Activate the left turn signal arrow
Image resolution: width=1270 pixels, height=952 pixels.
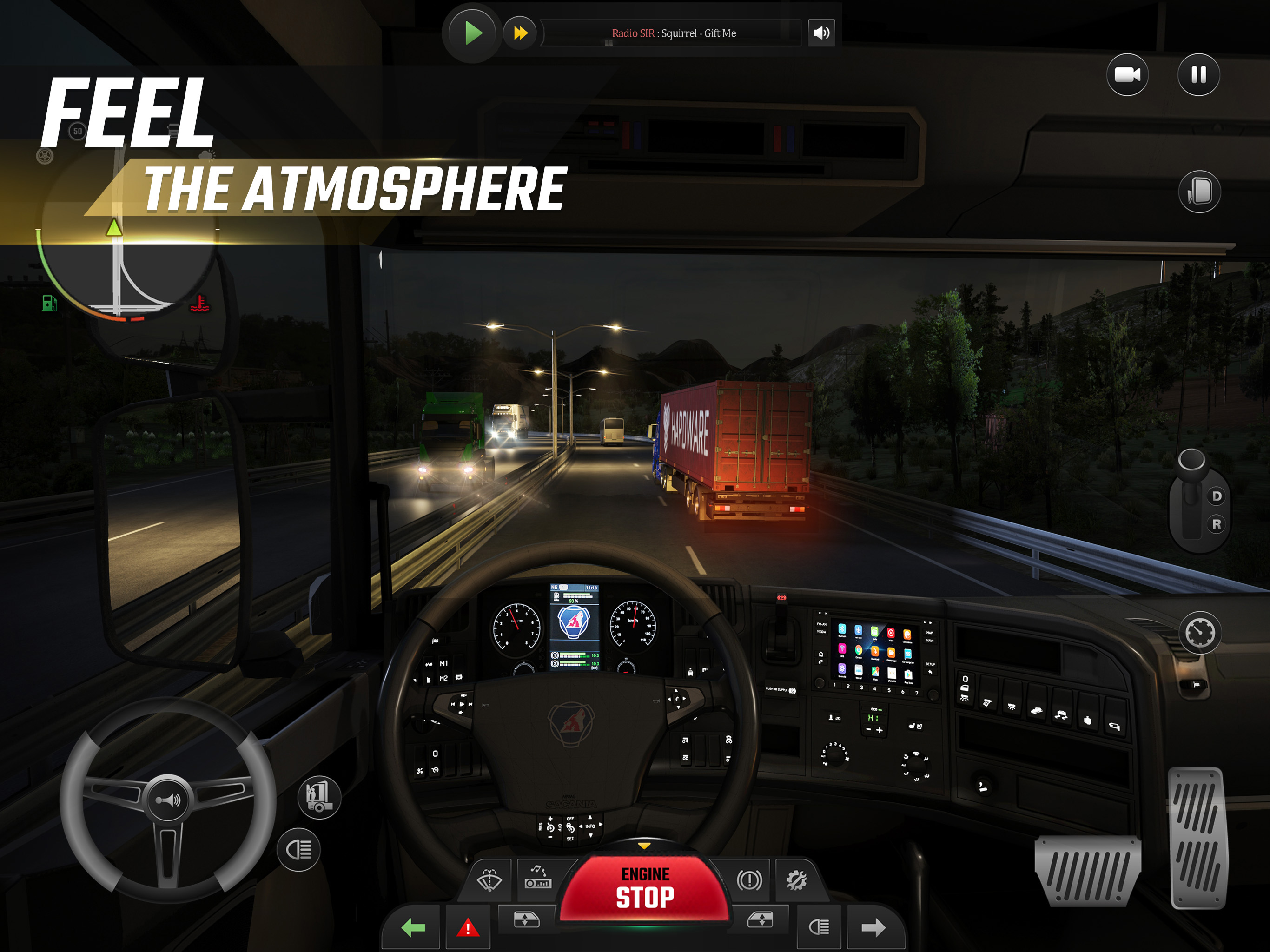[x=413, y=927]
